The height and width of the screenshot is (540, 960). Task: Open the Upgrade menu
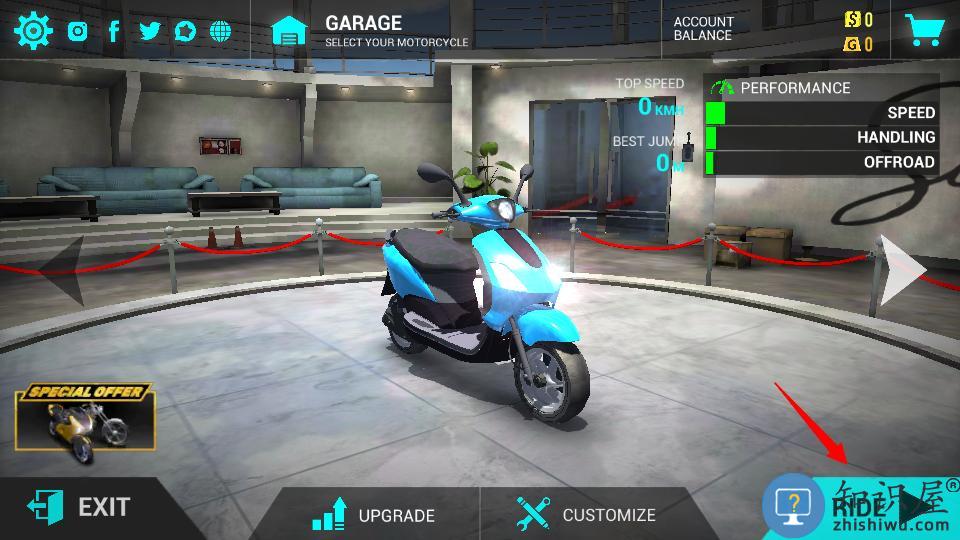pyautogui.click(x=374, y=514)
